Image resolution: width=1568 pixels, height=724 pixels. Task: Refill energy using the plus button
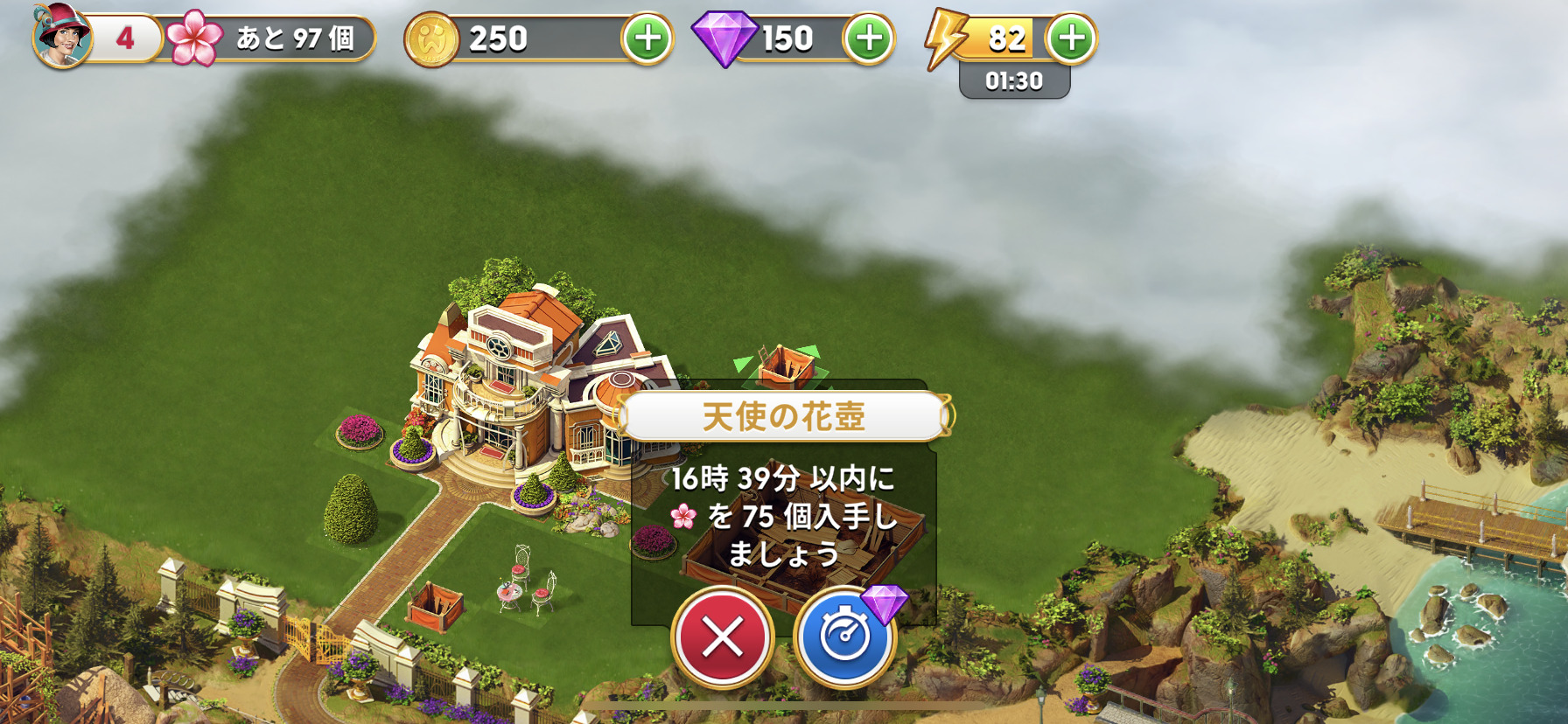click(1071, 38)
